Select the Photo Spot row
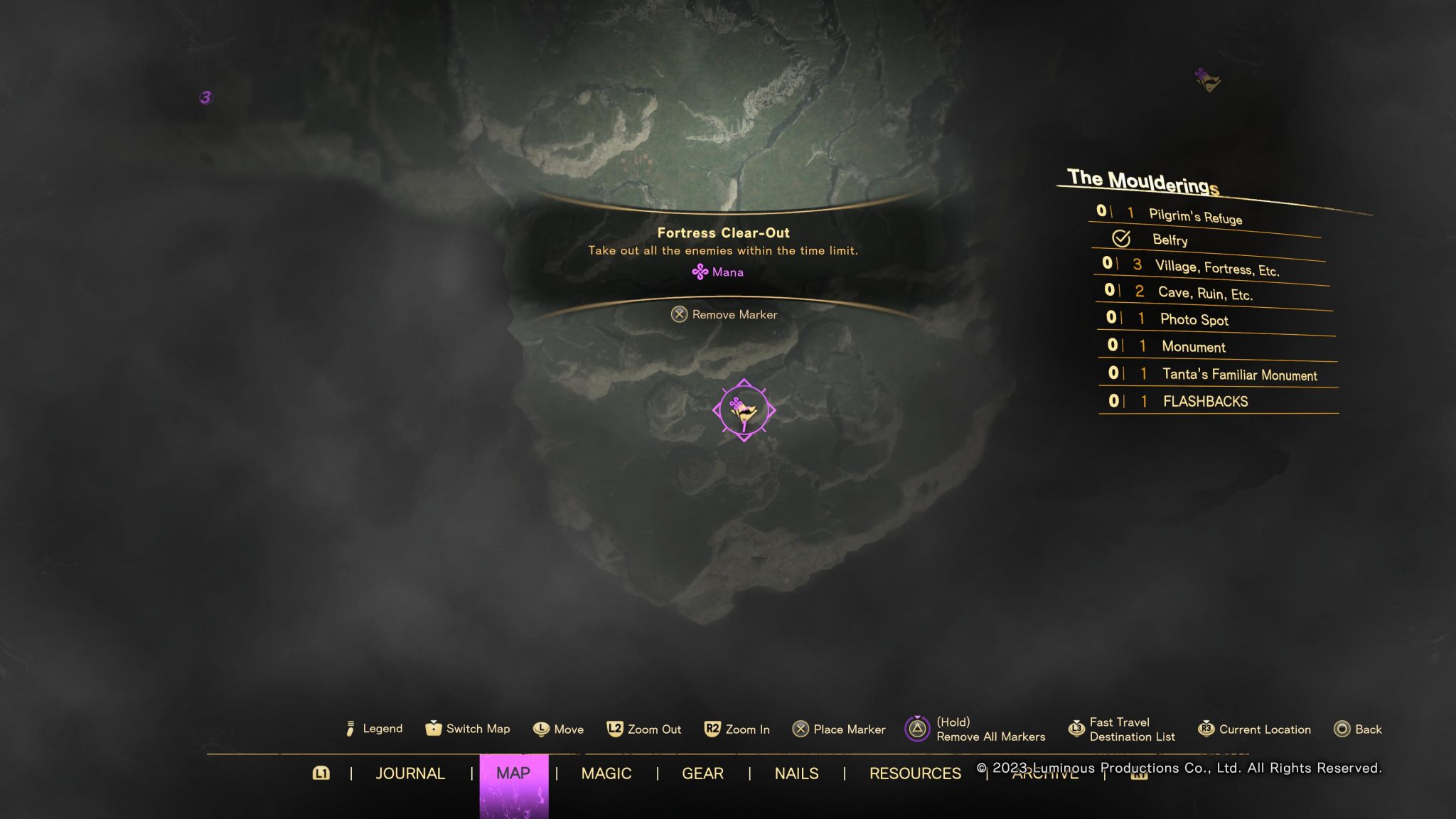1456x819 pixels. [x=1194, y=319]
